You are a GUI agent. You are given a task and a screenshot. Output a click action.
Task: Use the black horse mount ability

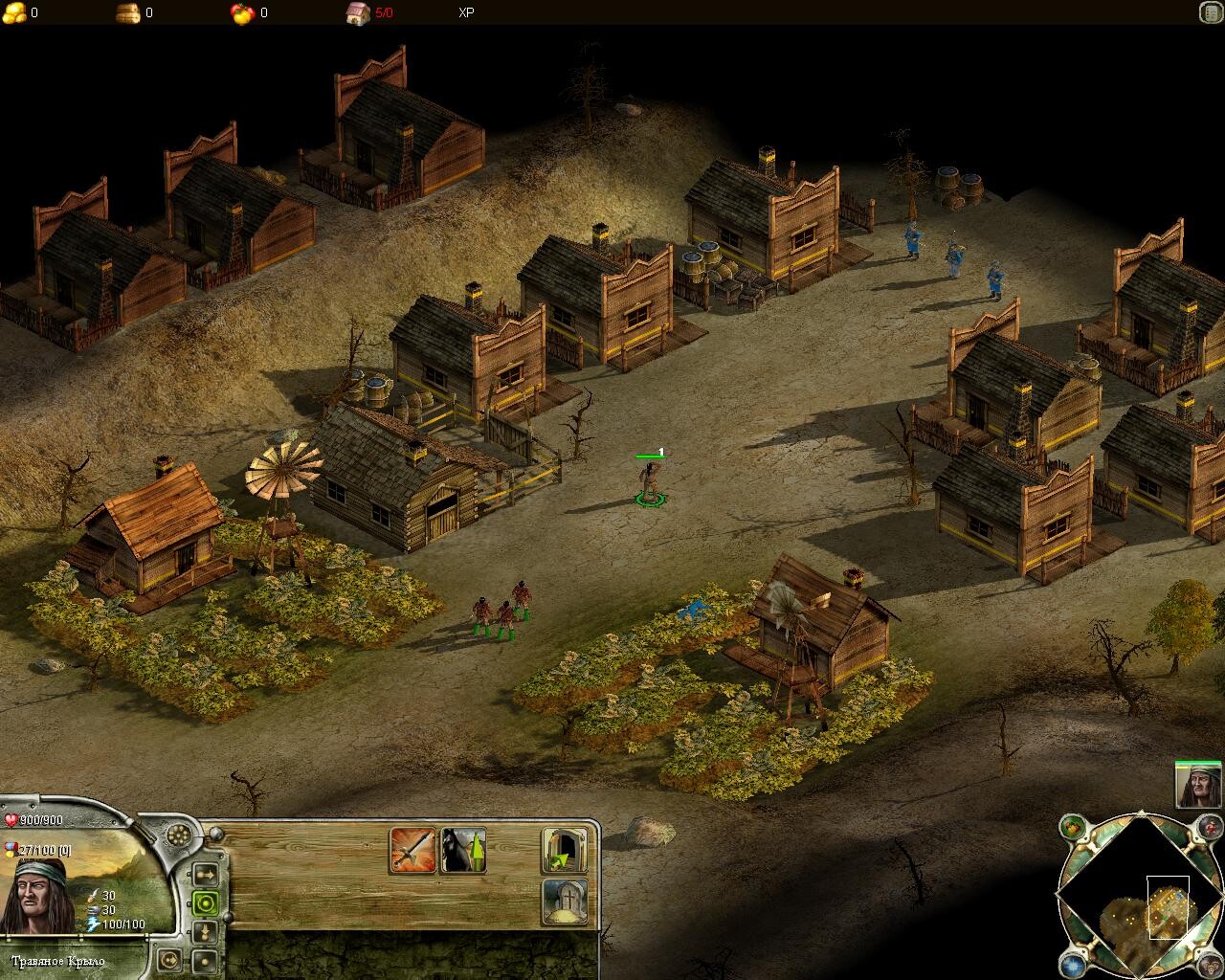(x=462, y=850)
